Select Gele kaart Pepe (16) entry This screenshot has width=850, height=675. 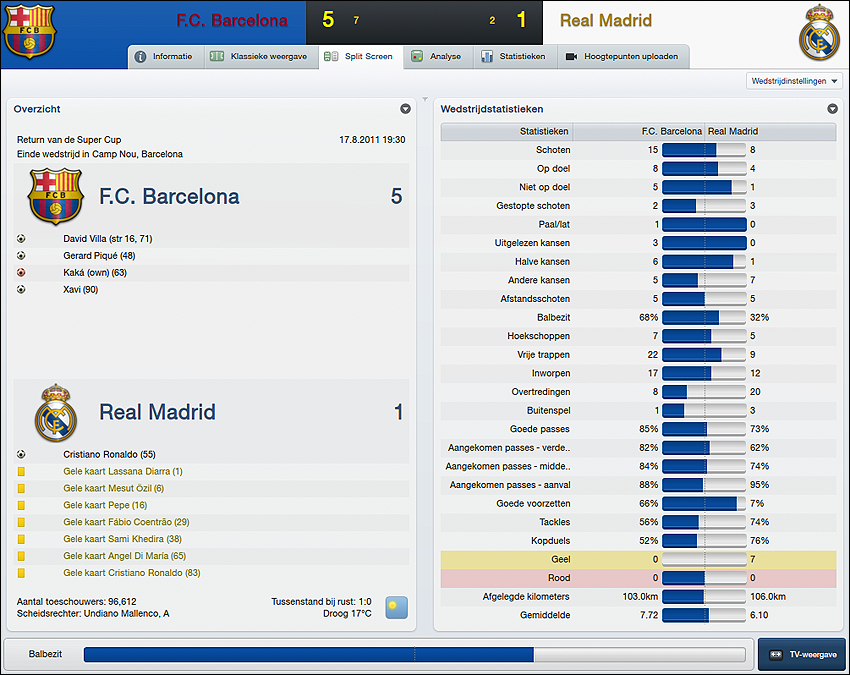coord(105,505)
